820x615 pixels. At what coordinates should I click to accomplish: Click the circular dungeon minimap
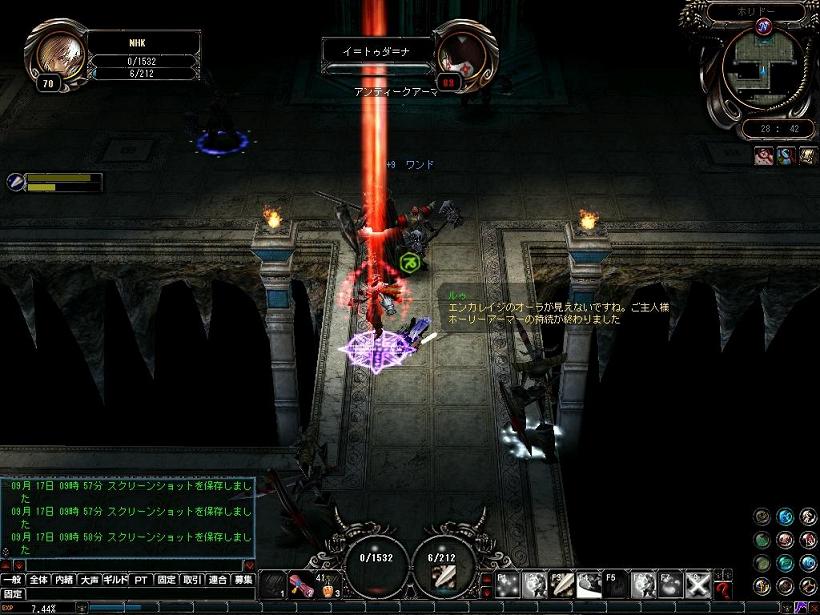click(x=765, y=68)
